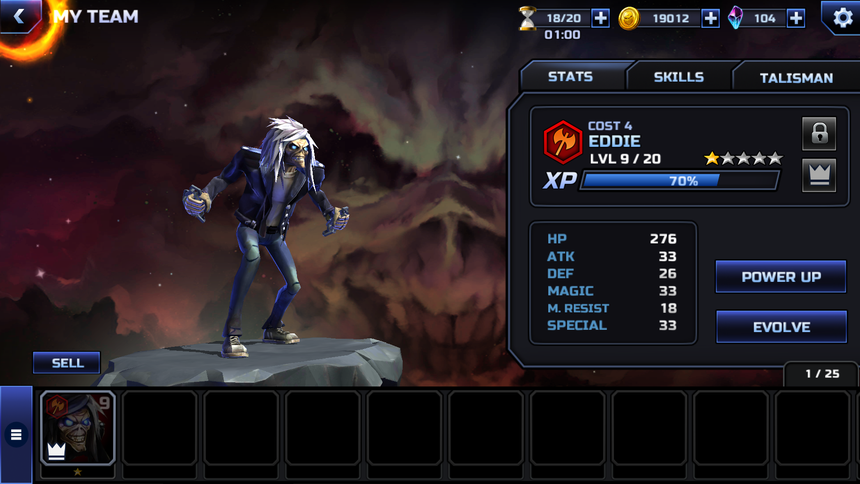Open the Skills tab
Viewport: 860px width, 484px height.
(679, 77)
